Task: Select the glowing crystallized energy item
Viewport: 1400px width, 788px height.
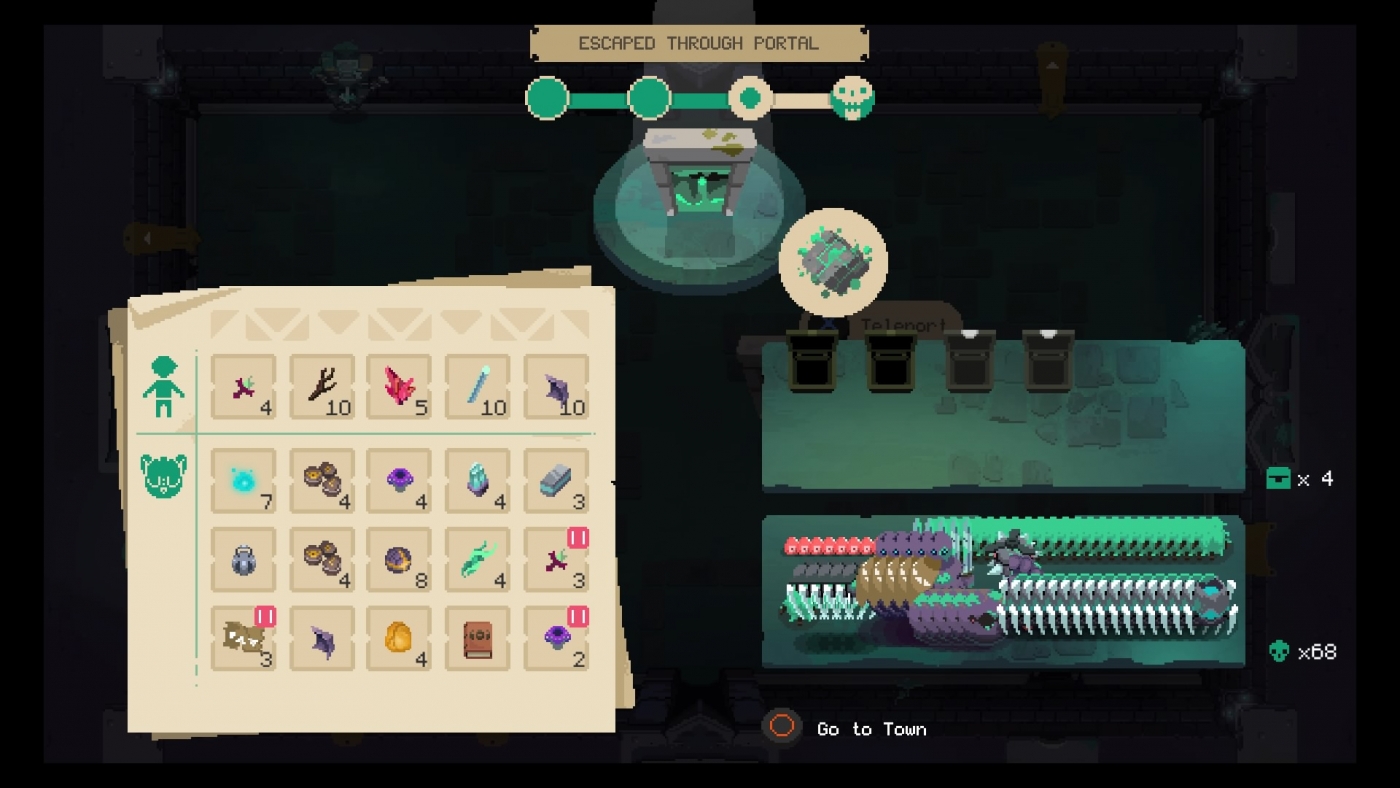Action: (x=243, y=480)
